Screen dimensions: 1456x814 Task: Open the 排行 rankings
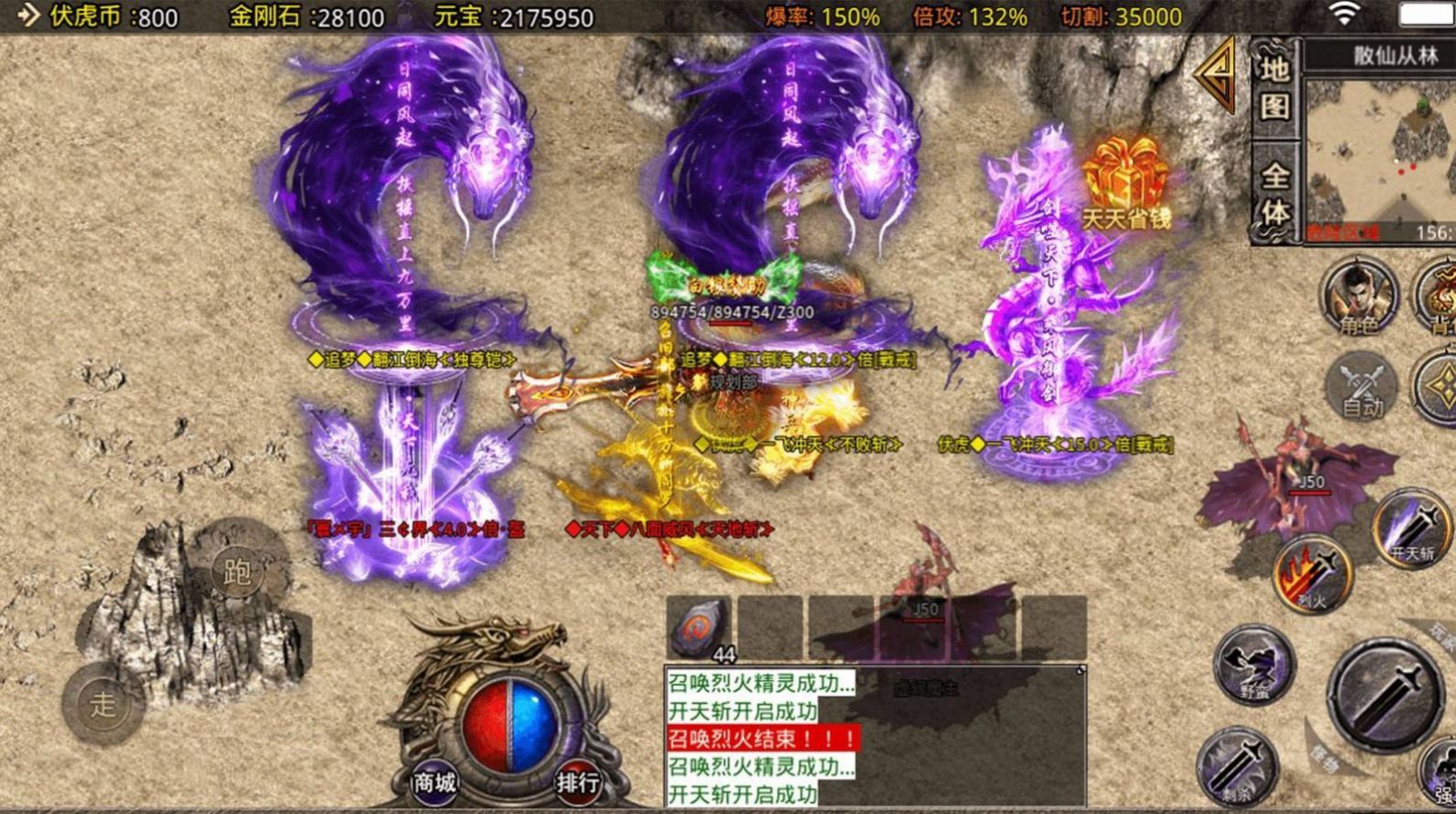[x=578, y=783]
